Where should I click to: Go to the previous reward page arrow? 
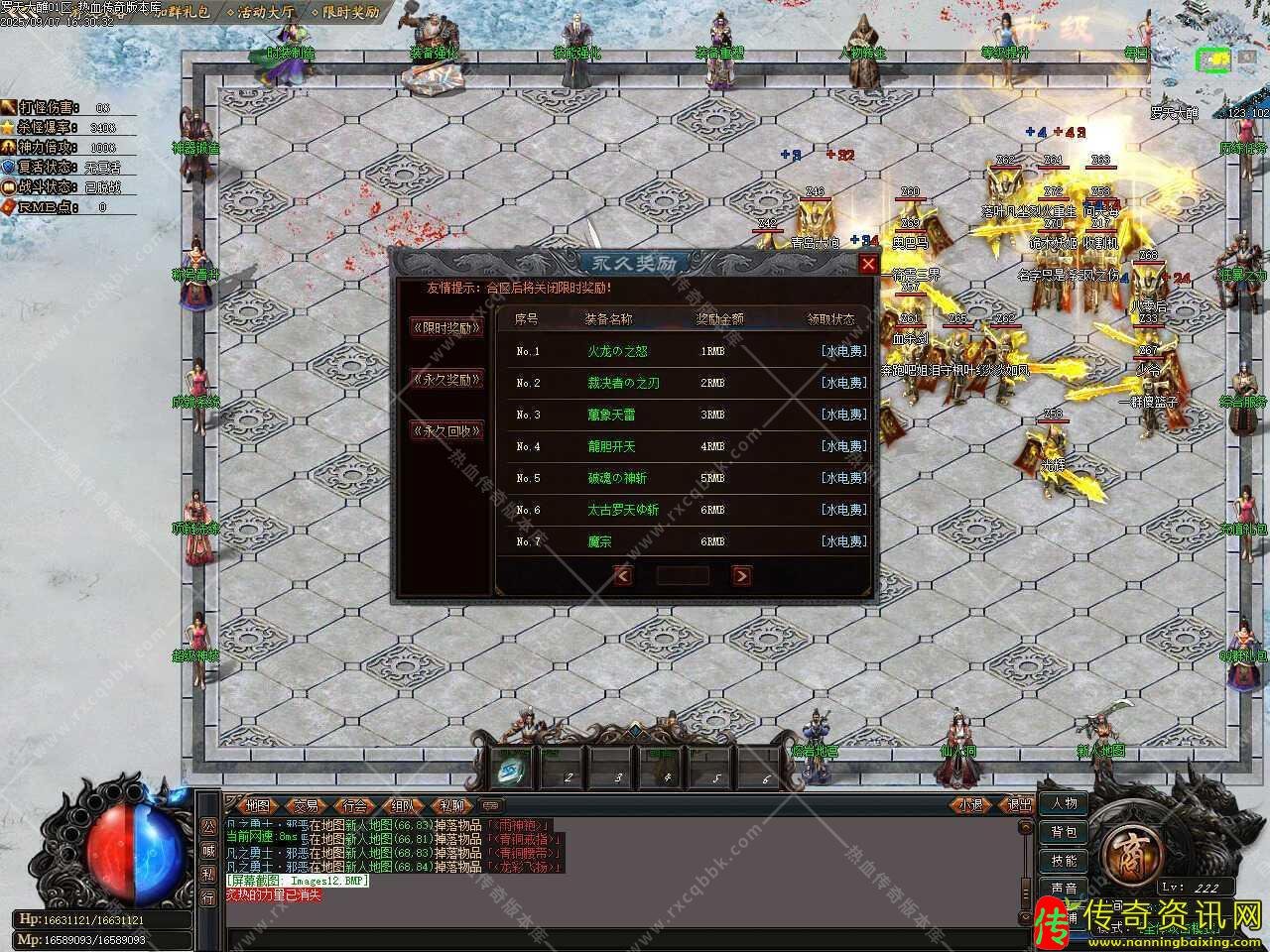click(x=623, y=575)
